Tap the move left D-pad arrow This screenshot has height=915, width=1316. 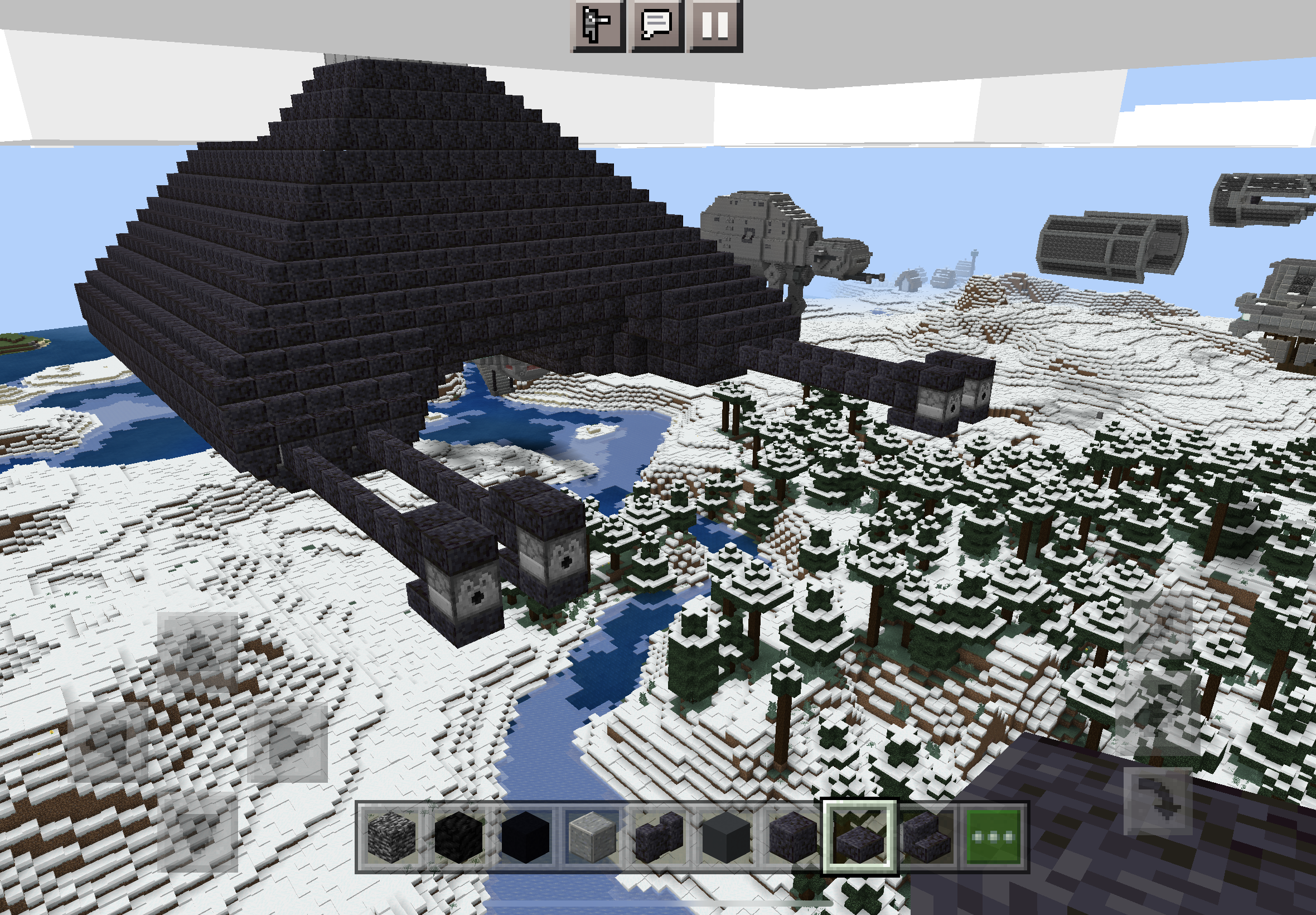[108, 742]
